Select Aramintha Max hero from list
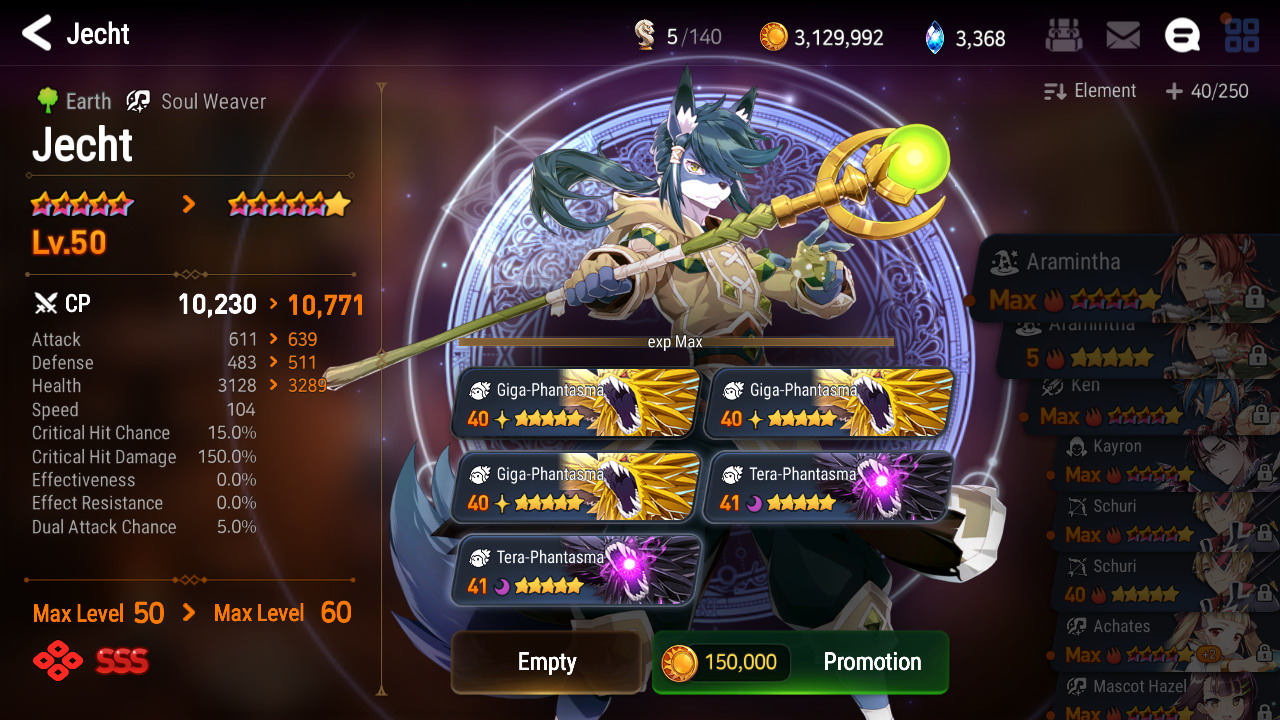 coord(1120,280)
